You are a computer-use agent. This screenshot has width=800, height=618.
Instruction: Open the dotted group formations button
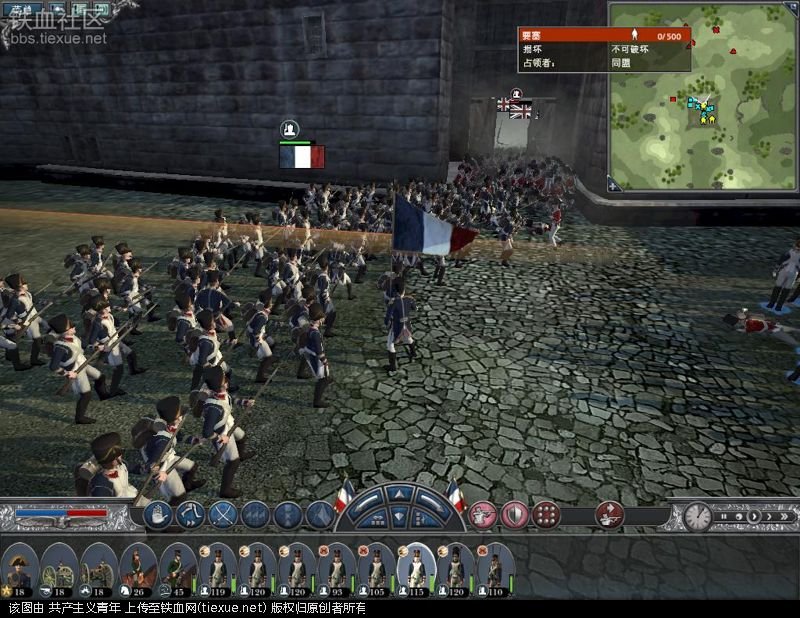(x=546, y=515)
